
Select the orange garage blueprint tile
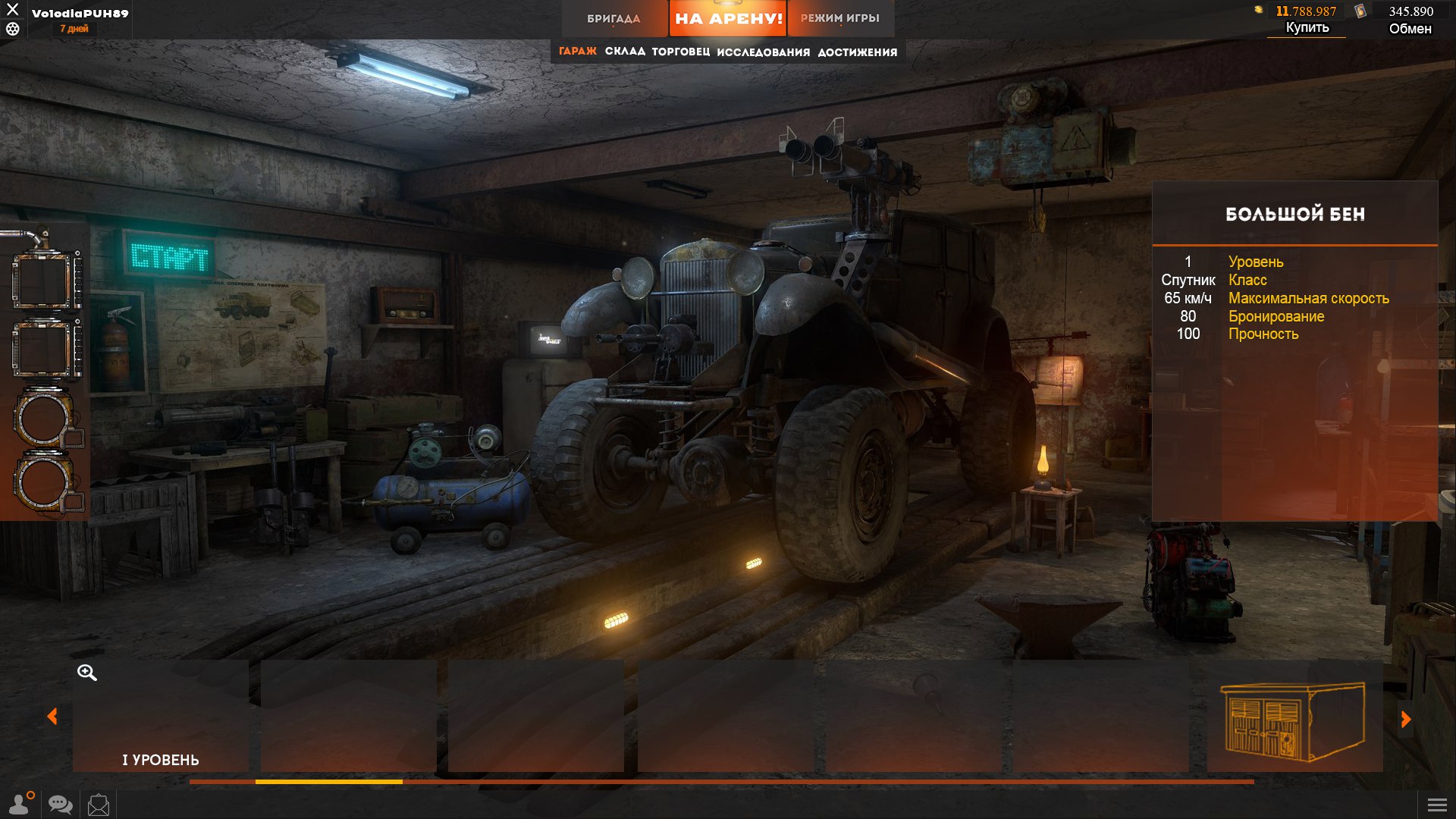1294,717
